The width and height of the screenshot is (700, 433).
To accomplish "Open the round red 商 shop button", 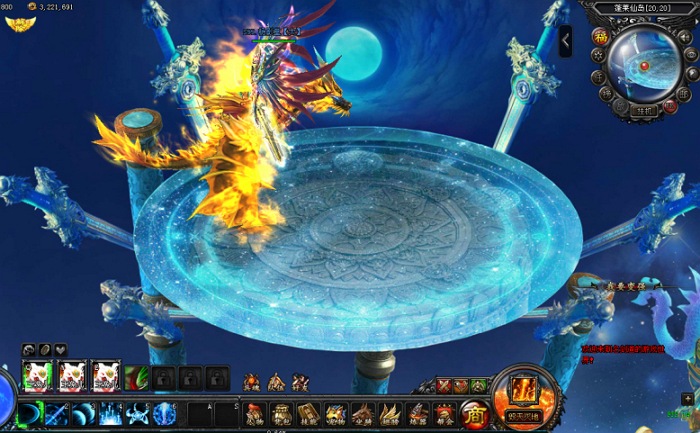I will pos(472,413).
